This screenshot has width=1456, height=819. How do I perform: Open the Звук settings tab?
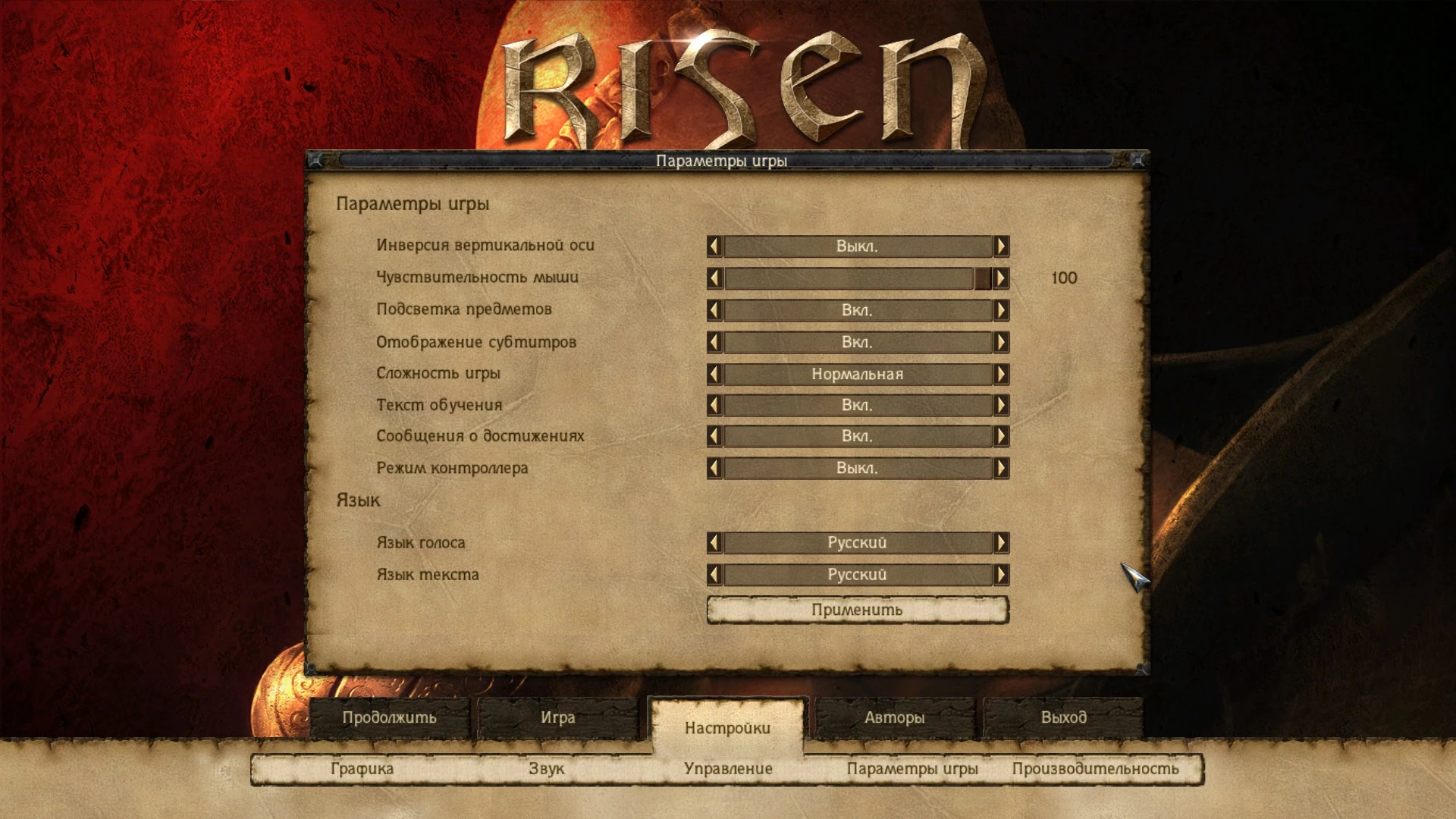tap(546, 768)
